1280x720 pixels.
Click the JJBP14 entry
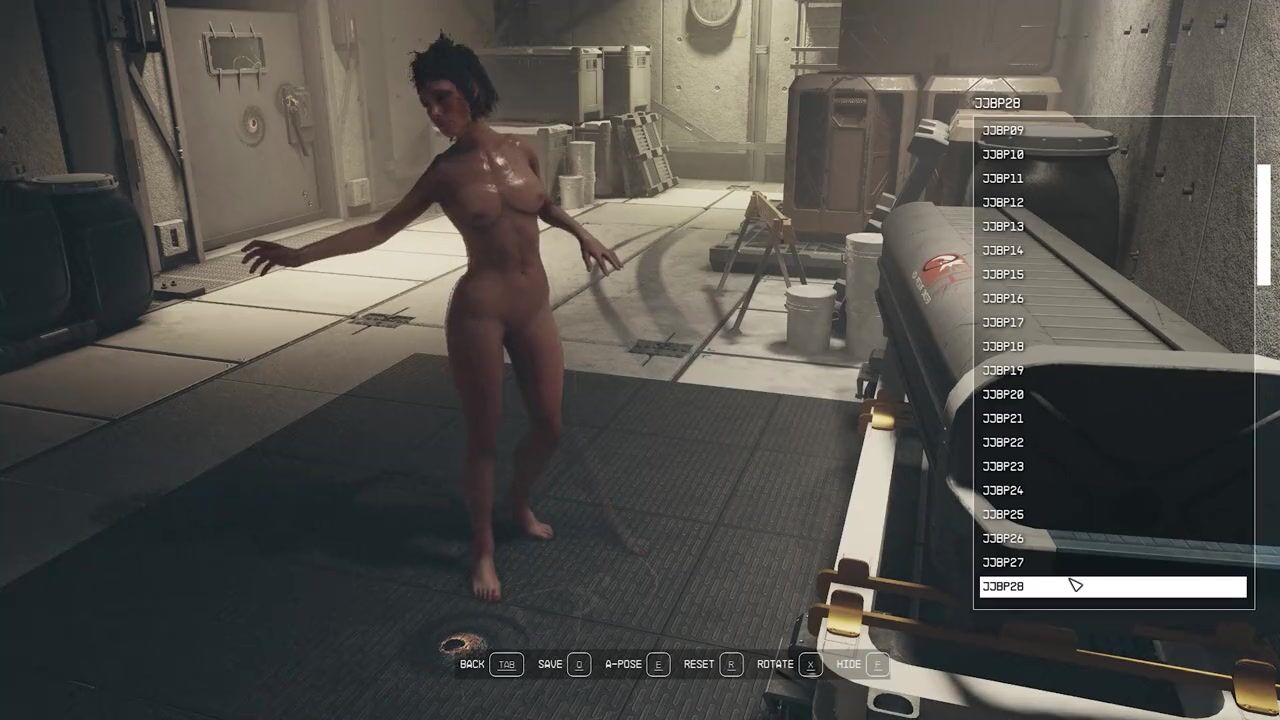(x=1003, y=251)
